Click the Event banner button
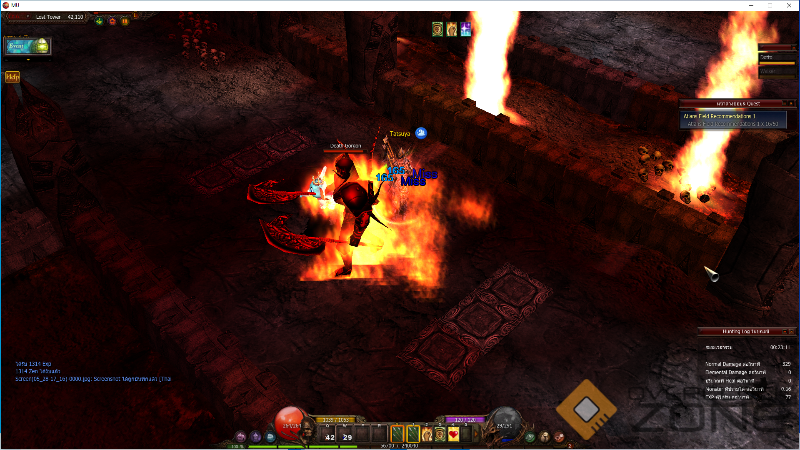 point(29,46)
